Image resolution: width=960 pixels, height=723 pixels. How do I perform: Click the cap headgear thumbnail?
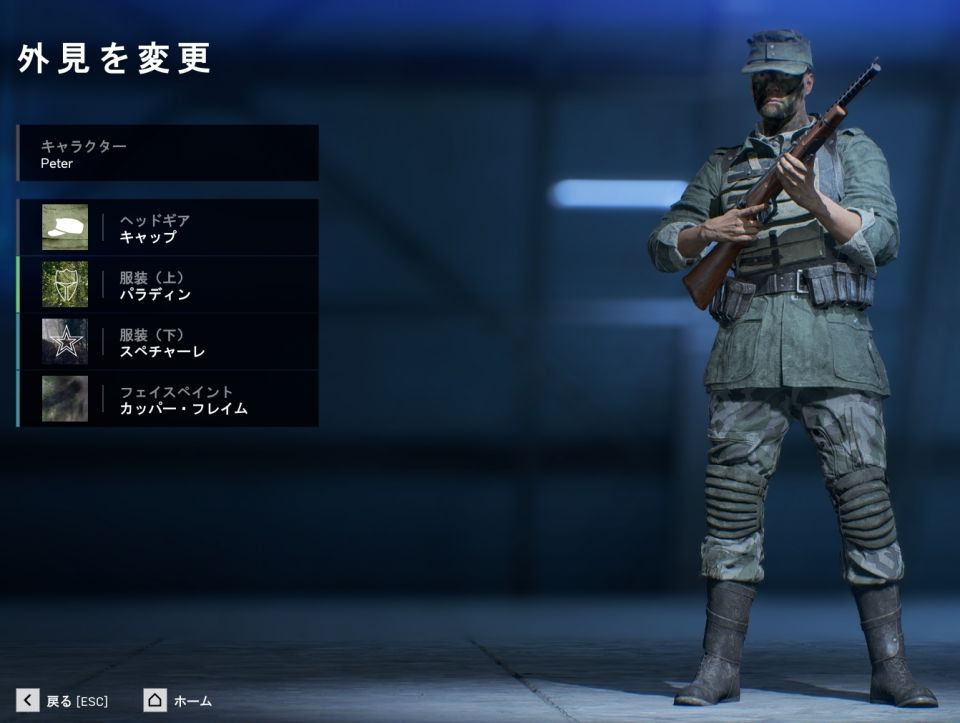(65, 228)
